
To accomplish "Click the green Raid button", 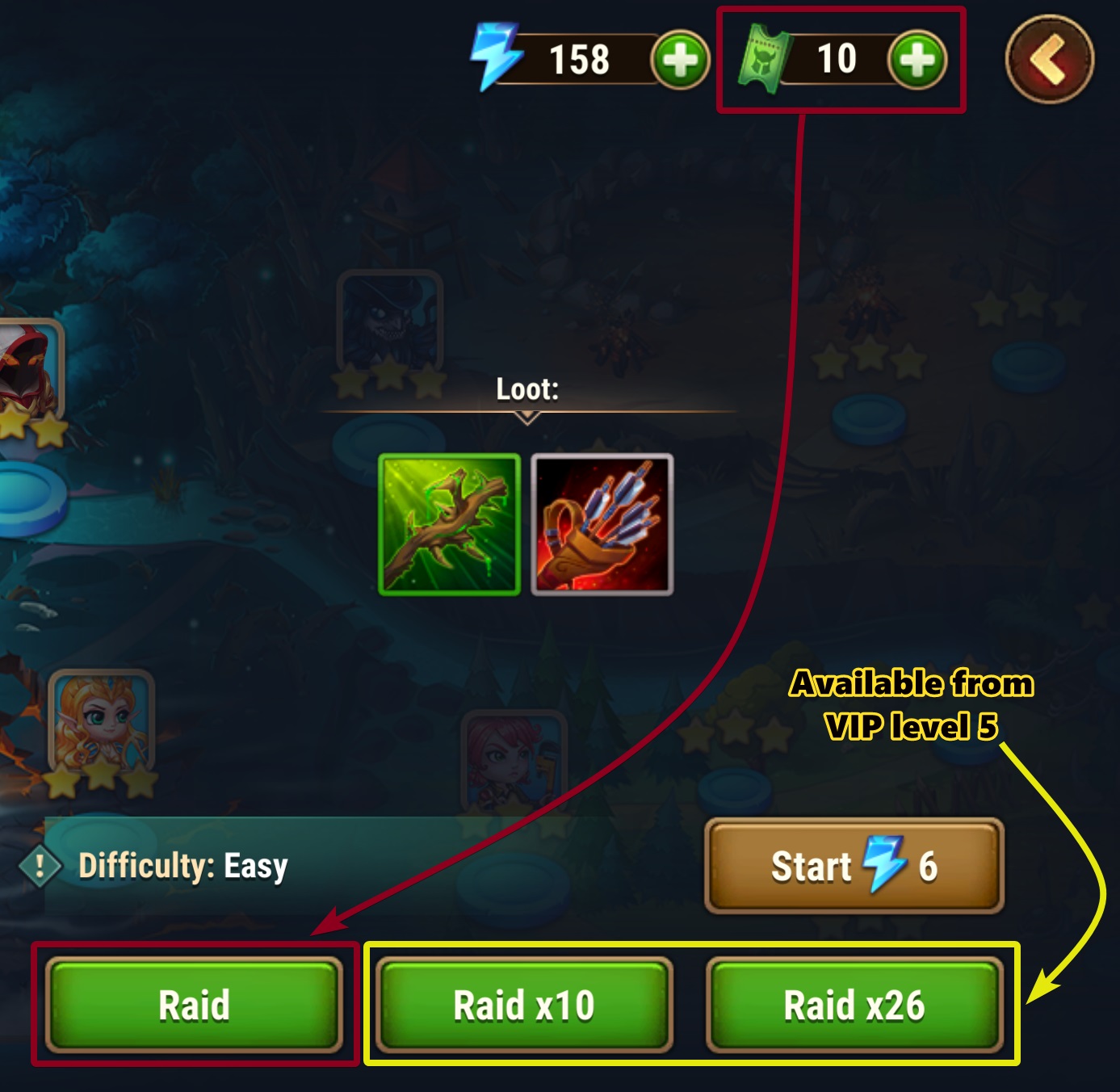I will (x=194, y=1005).
